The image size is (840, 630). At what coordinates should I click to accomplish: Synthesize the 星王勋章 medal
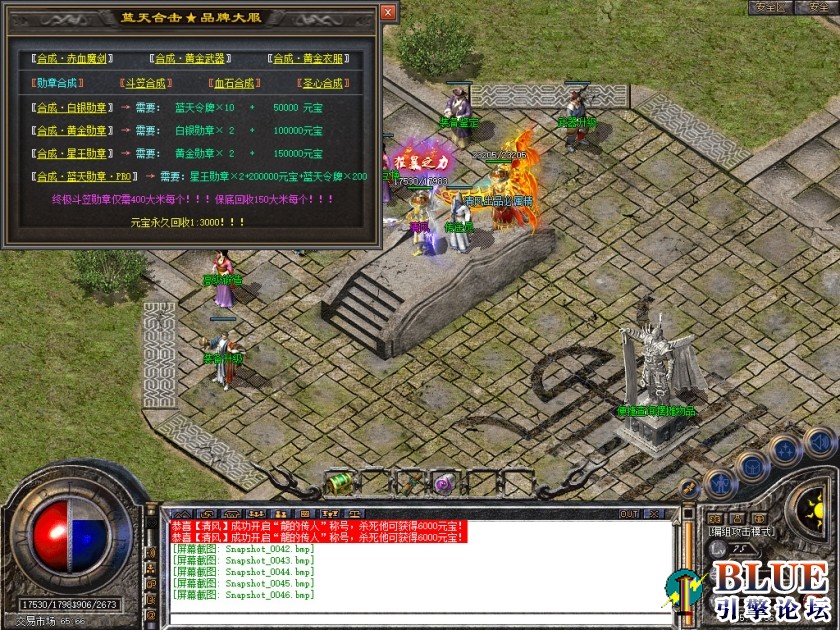click(72, 153)
